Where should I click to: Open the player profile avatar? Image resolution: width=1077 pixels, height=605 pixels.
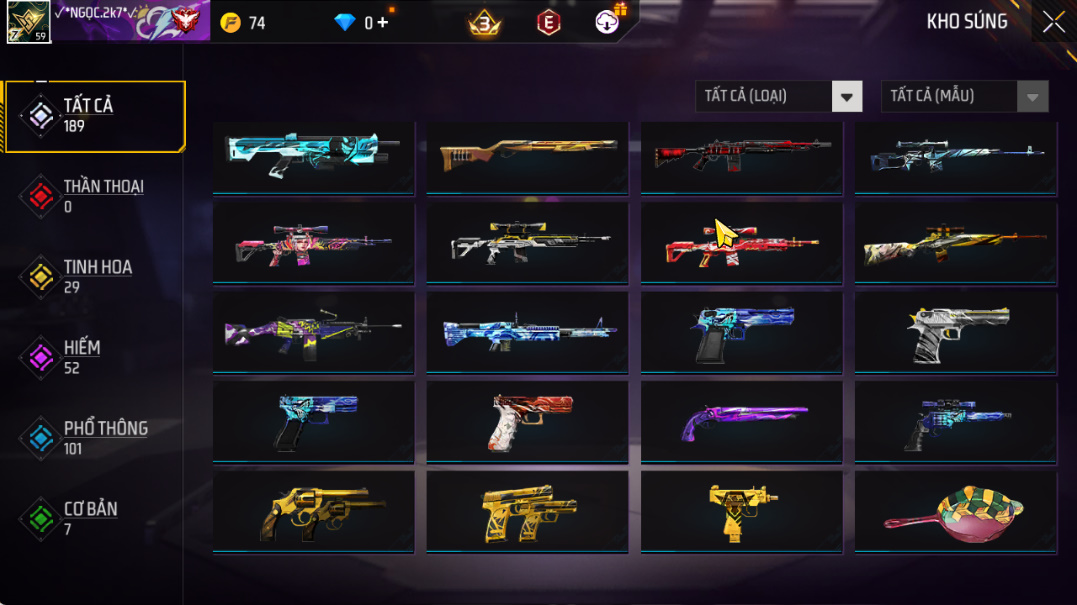(28, 21)
